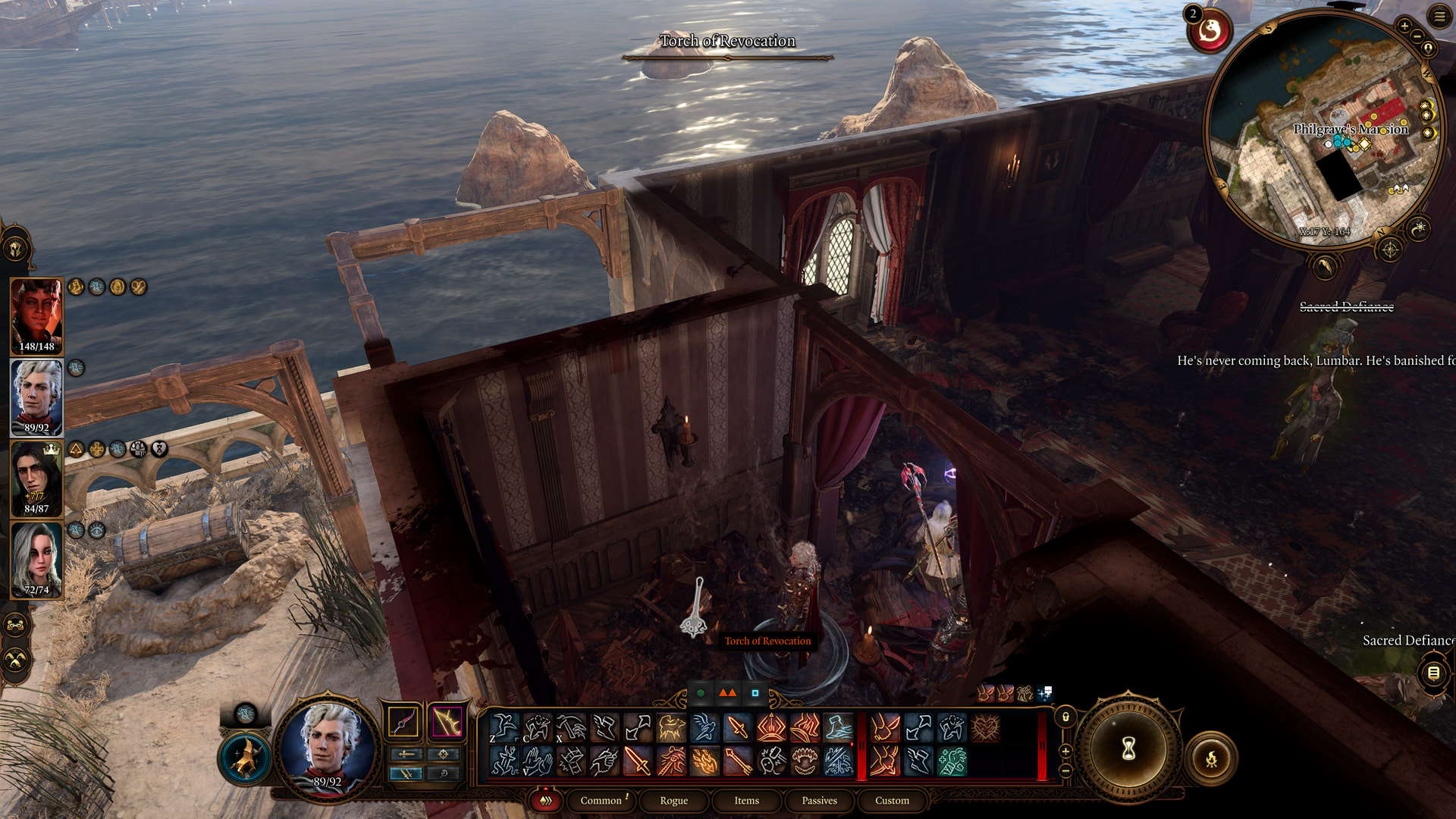Open the campfire camp button
The width and height of the screenshot is (1456, 819).
coord(1210,758)
